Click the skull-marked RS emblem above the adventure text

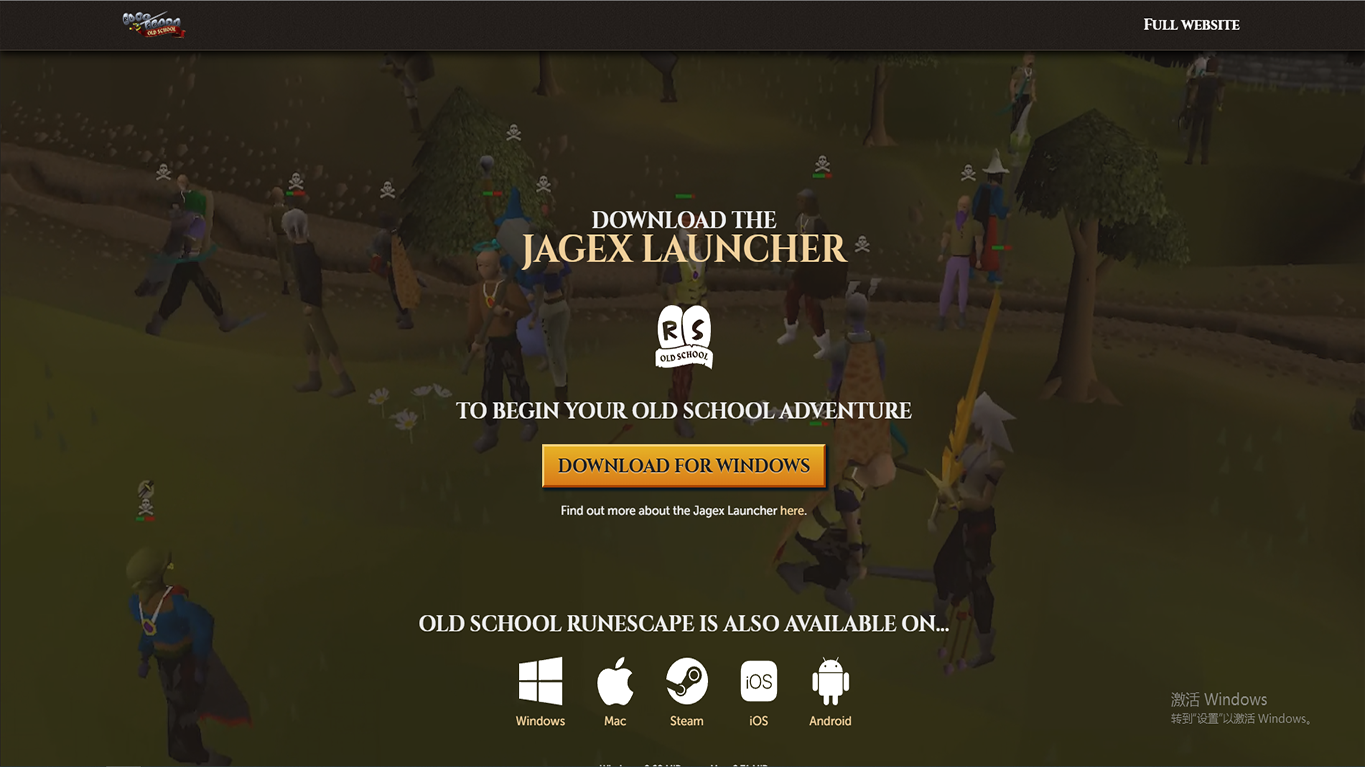[x=683, y=337]
